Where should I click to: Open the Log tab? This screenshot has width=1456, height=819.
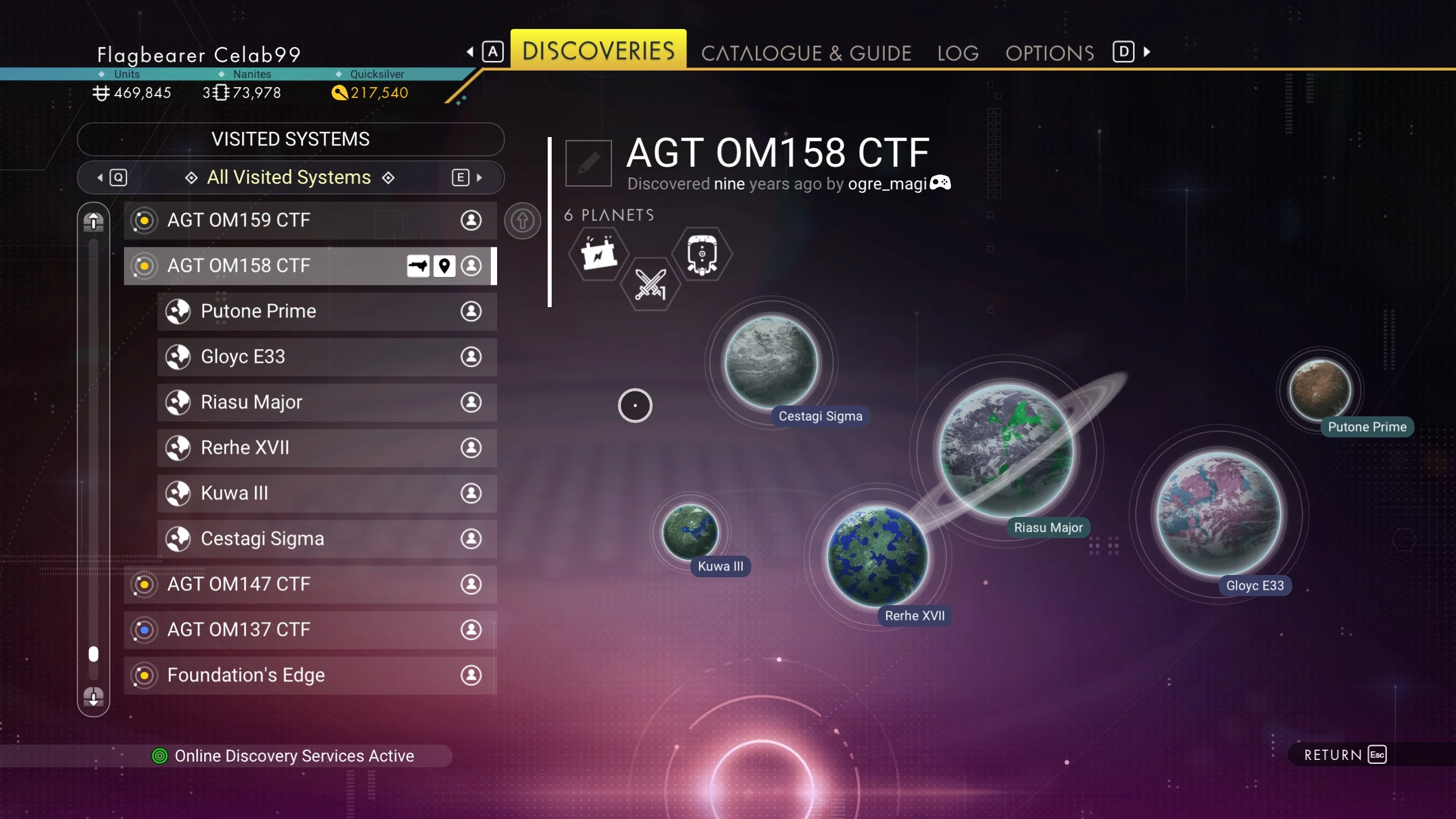click(x=958, y=53)
